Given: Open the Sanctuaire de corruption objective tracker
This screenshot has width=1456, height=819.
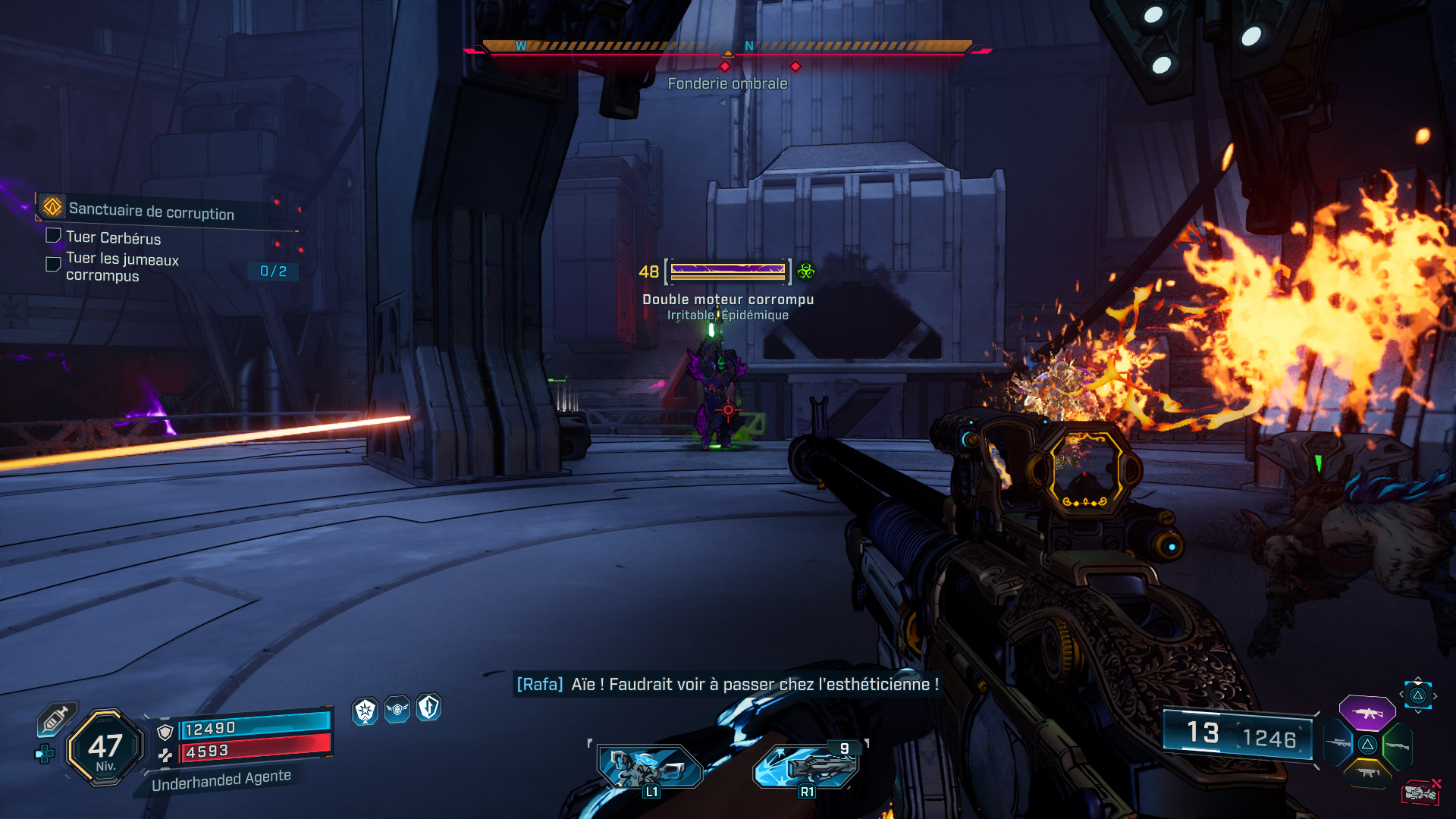Looking at the screenshot, I should [151, 211].
